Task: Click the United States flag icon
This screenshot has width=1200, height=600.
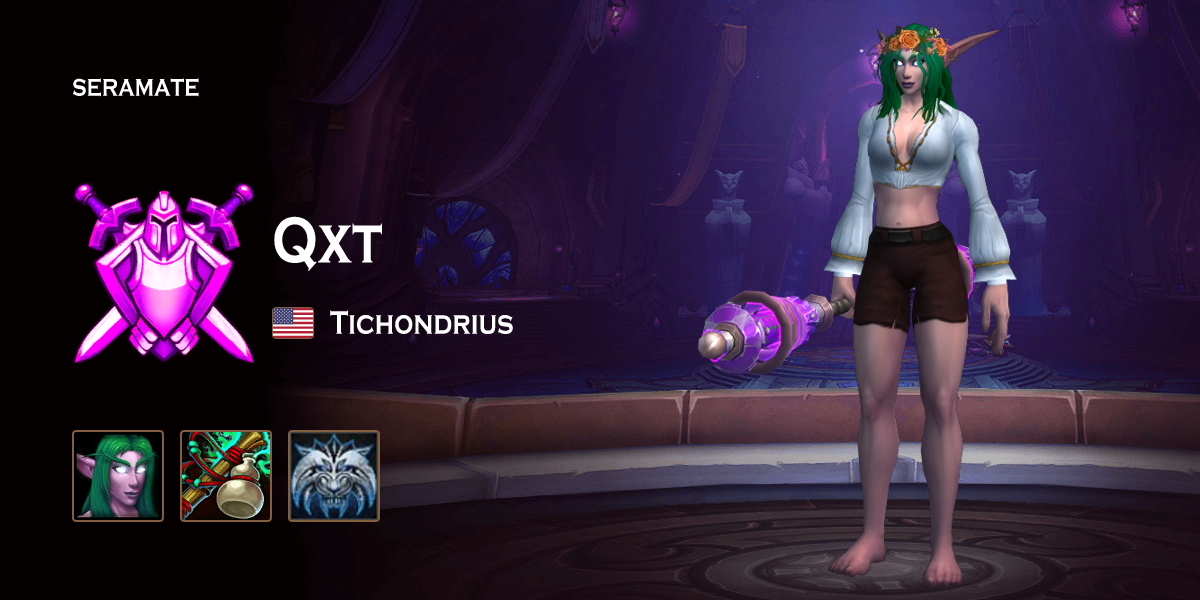Action: click(293, 323)
